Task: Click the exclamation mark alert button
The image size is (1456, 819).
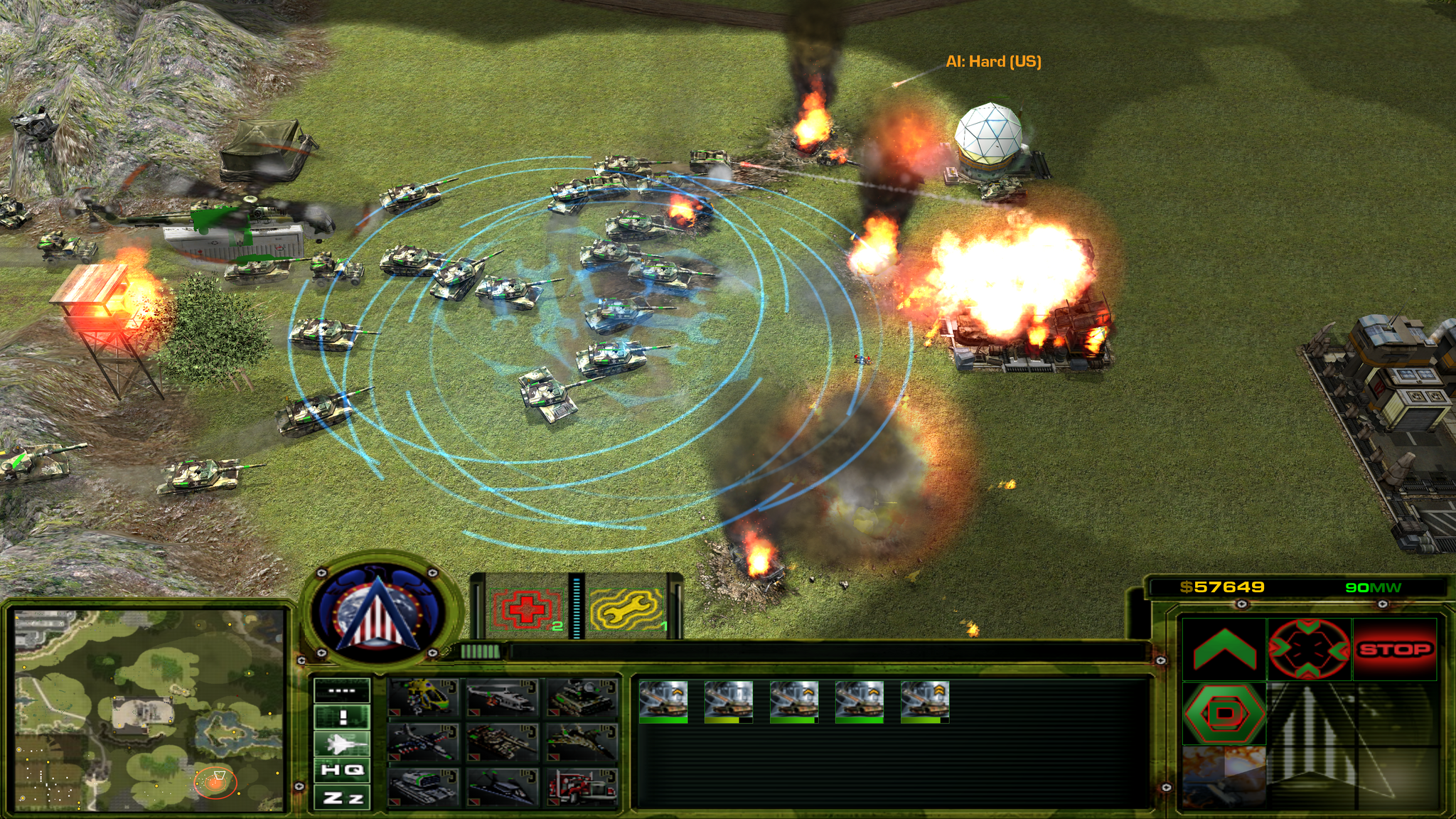Action: coord(342,717)
